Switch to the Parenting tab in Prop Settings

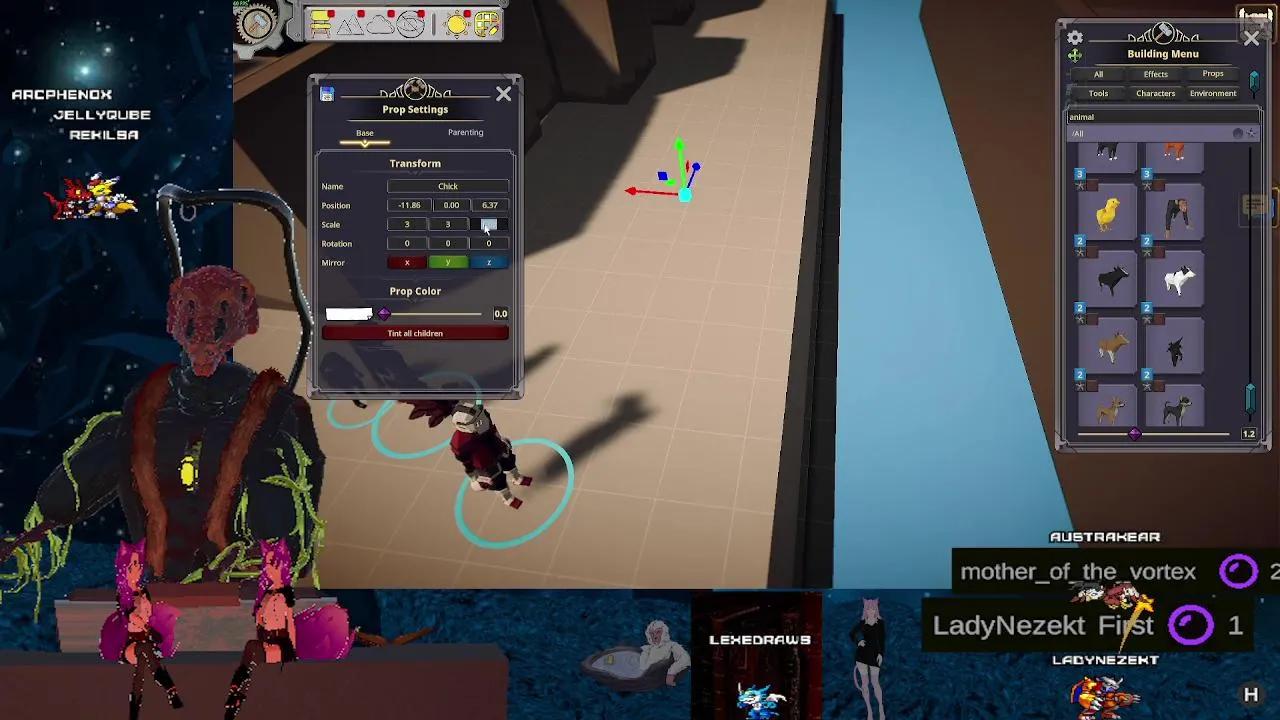(466, 132)
